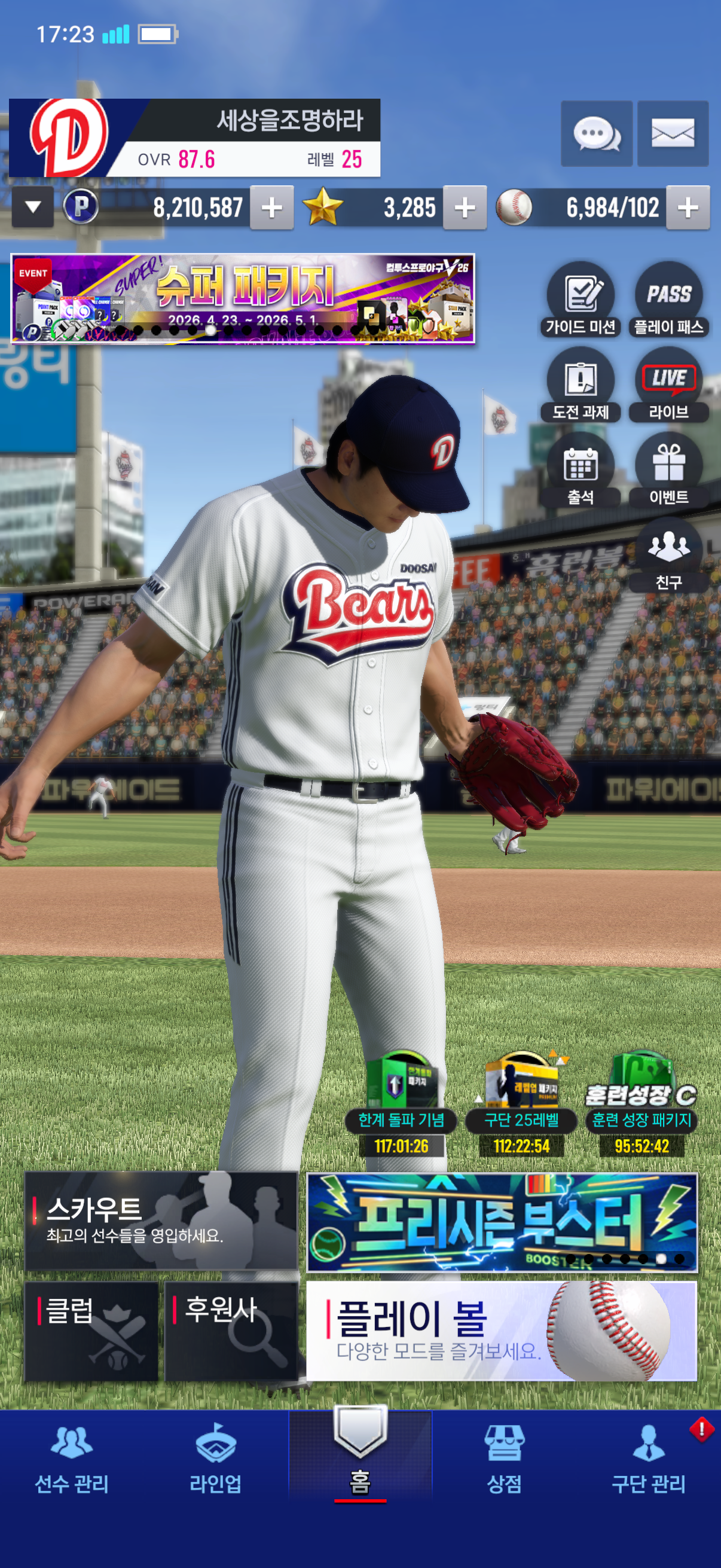
Task: Open 가이드 미션 guide missions
Action: click(x=581, y=300)
